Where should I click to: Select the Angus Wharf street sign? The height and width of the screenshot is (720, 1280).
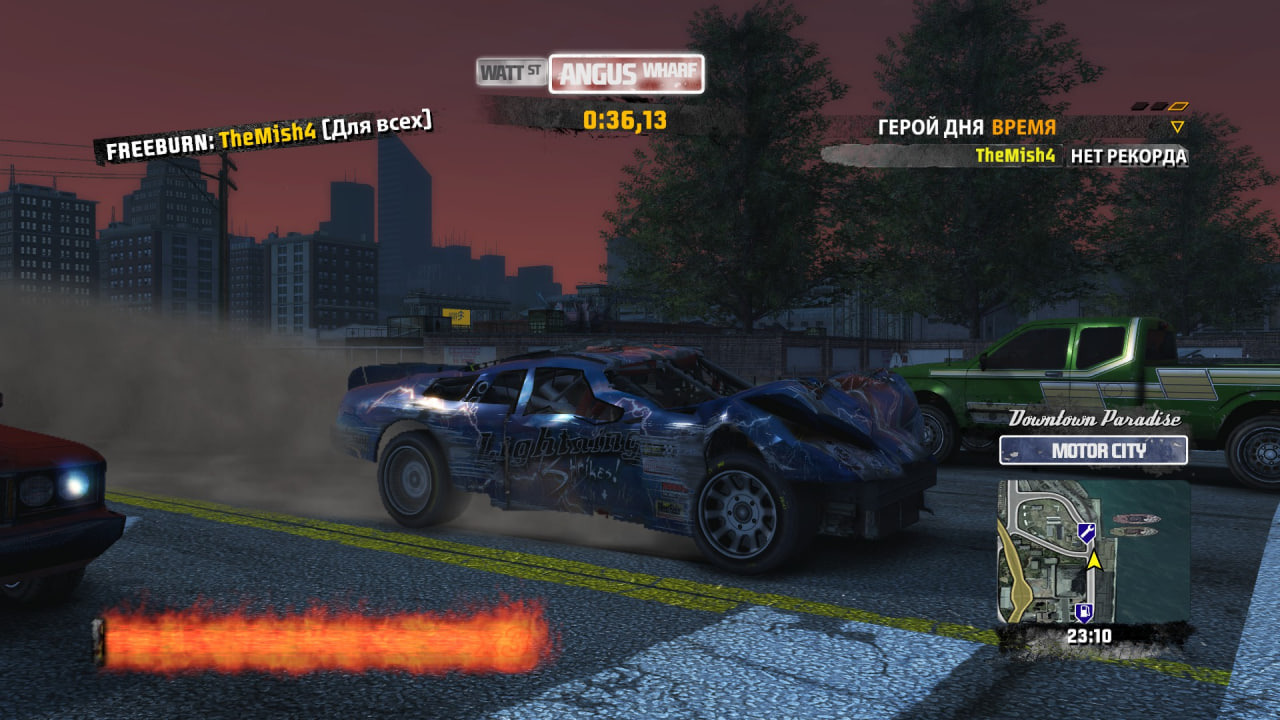click(x=626, y=73)
